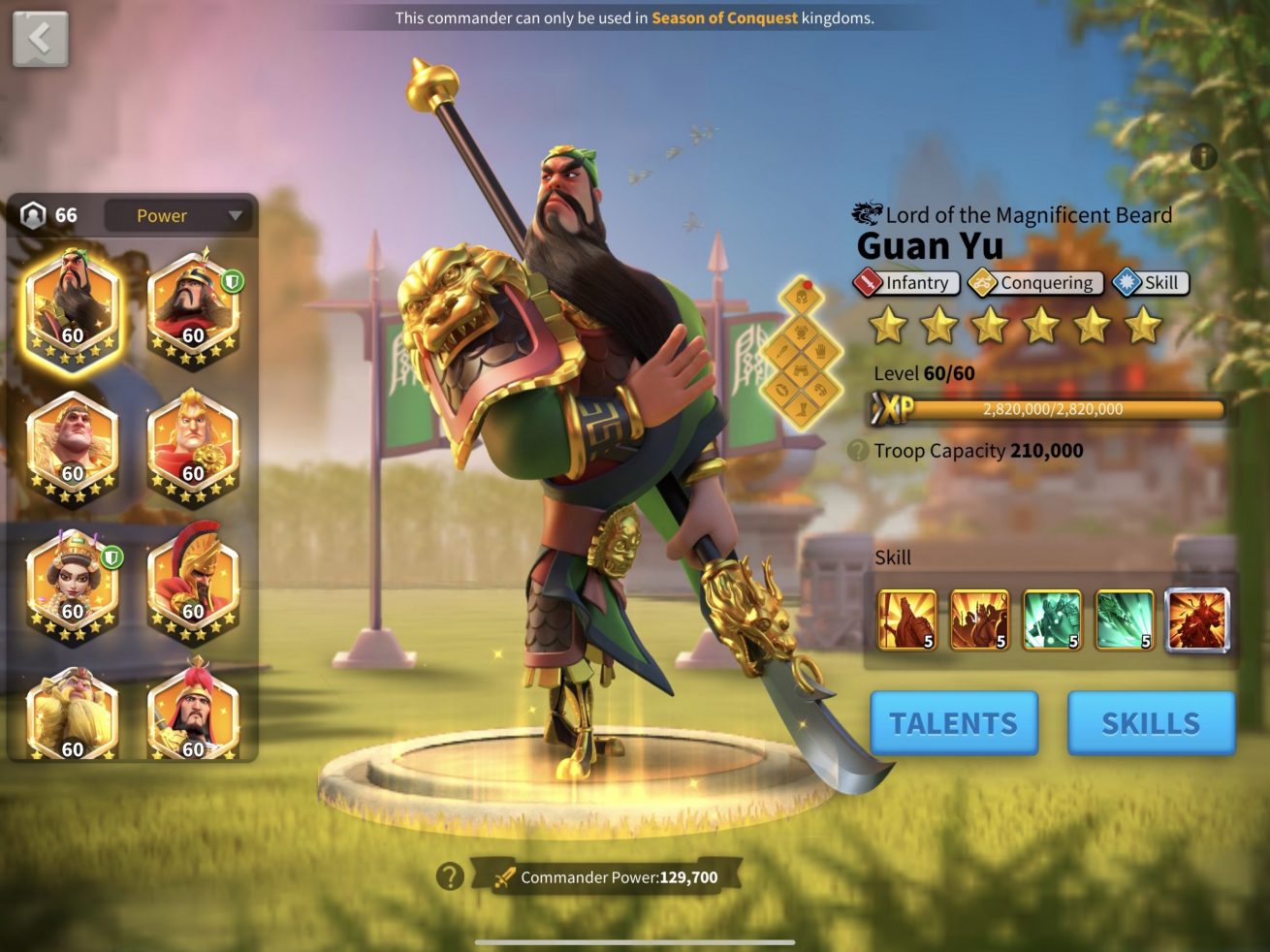Open the SKILLS screen

point(1151,723)
